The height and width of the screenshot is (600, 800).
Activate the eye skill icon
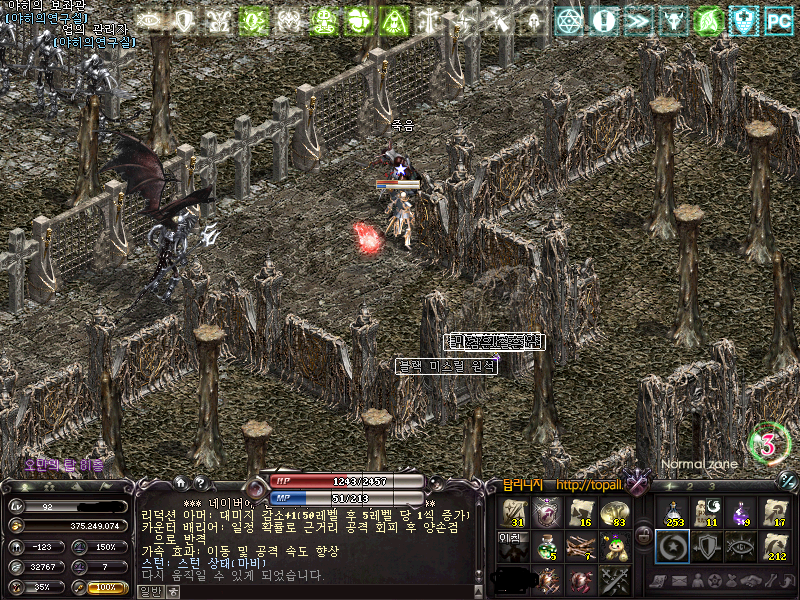coord(741,546)
